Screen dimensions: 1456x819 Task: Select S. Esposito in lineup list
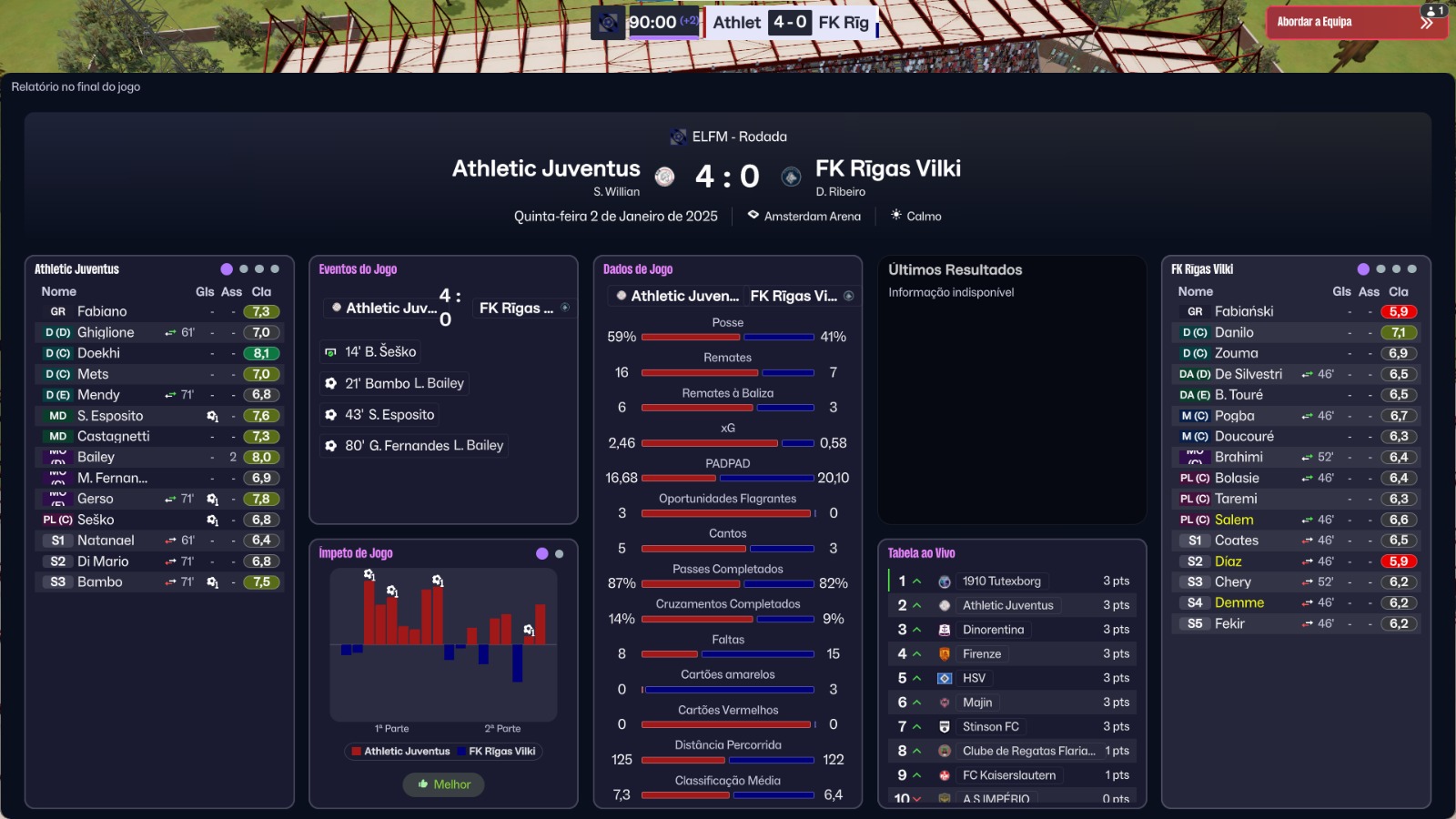(110, 416)
